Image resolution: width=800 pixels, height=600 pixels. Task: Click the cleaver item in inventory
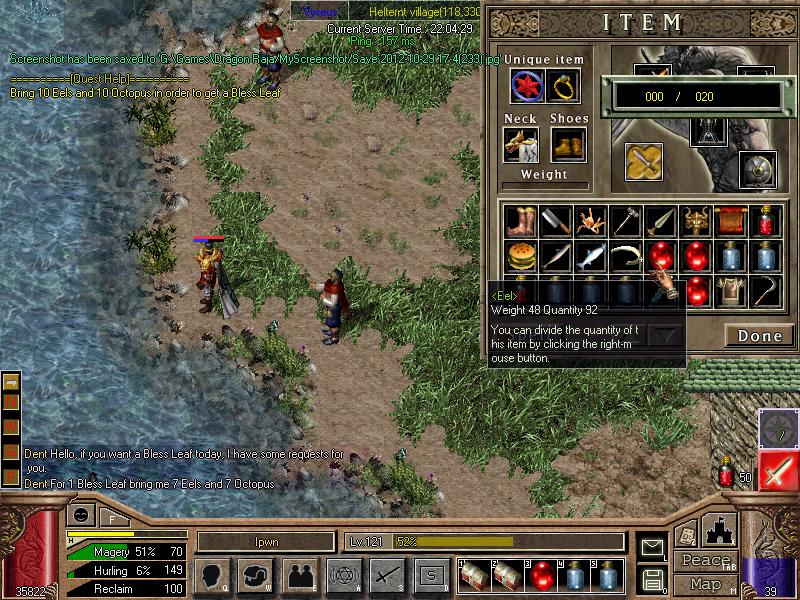point(555,220)
